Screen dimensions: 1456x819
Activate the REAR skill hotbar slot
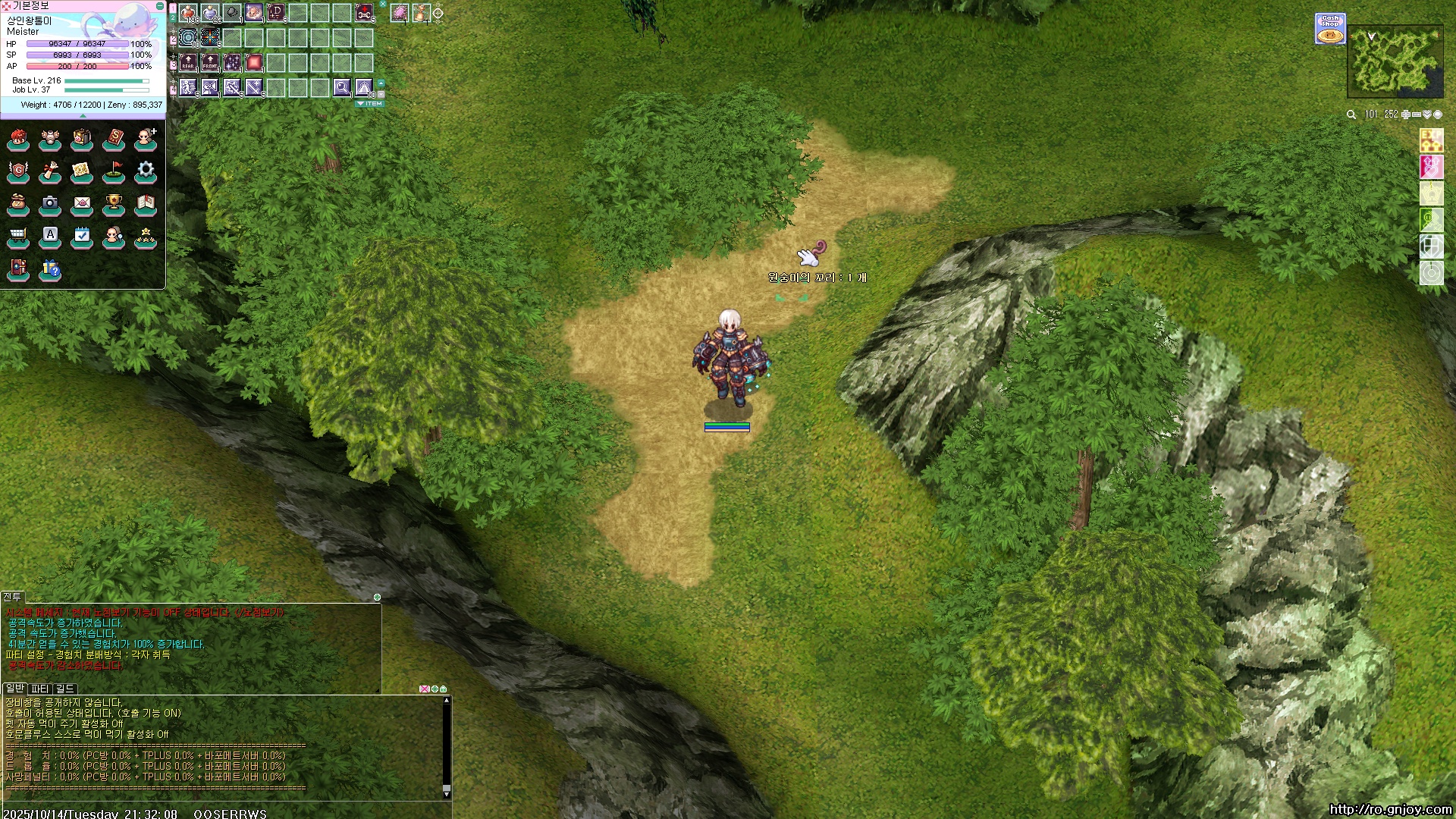click(188, 62)
